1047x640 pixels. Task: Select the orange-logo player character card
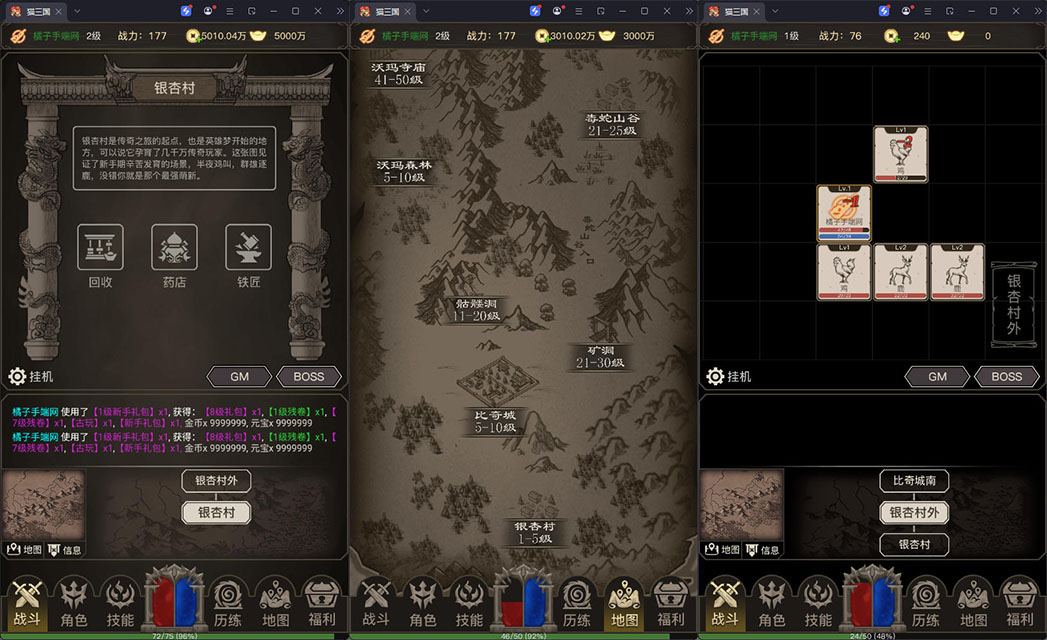(x=844, y=213)
